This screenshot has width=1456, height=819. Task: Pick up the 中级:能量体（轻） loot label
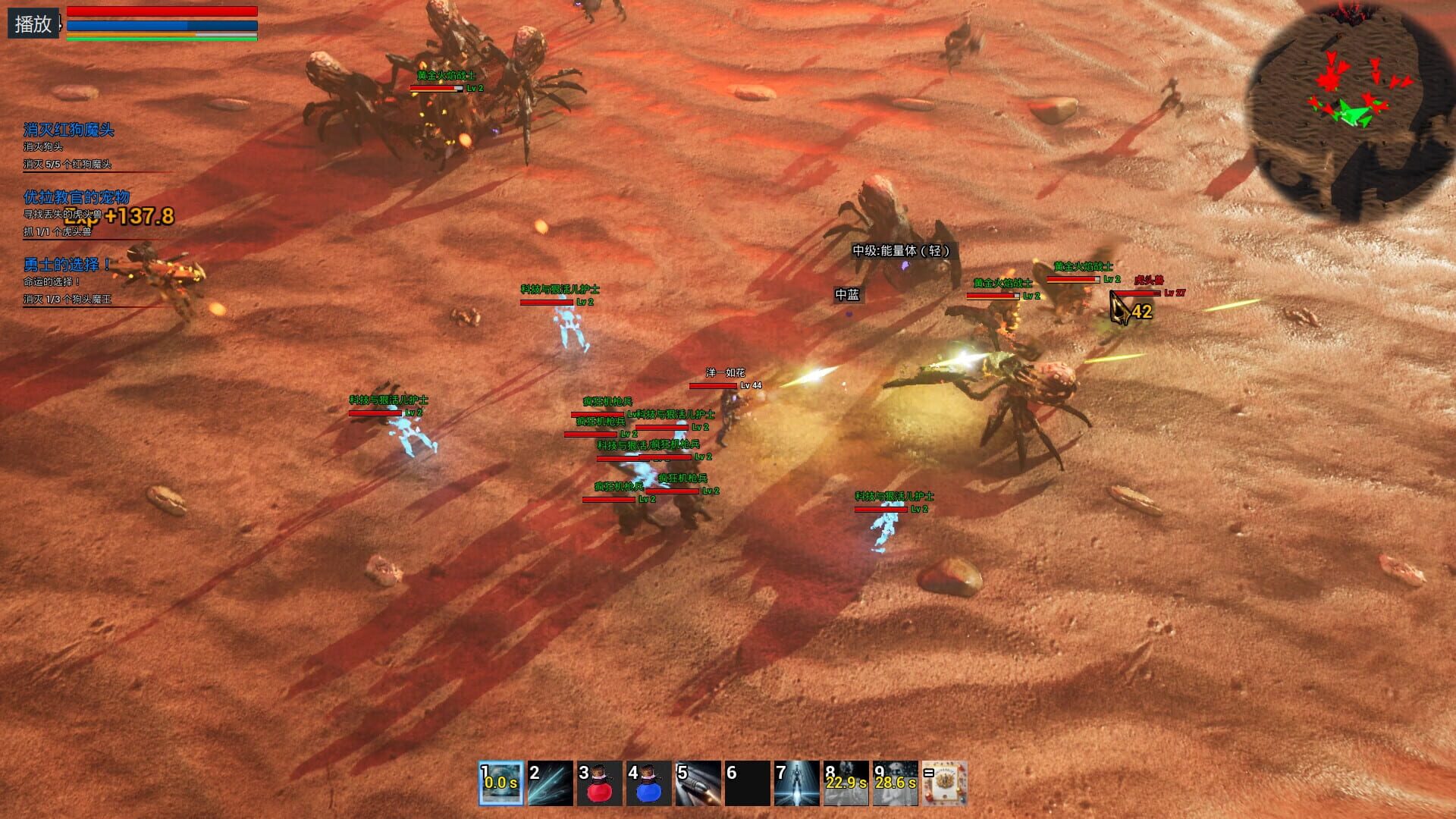point(901,249)
